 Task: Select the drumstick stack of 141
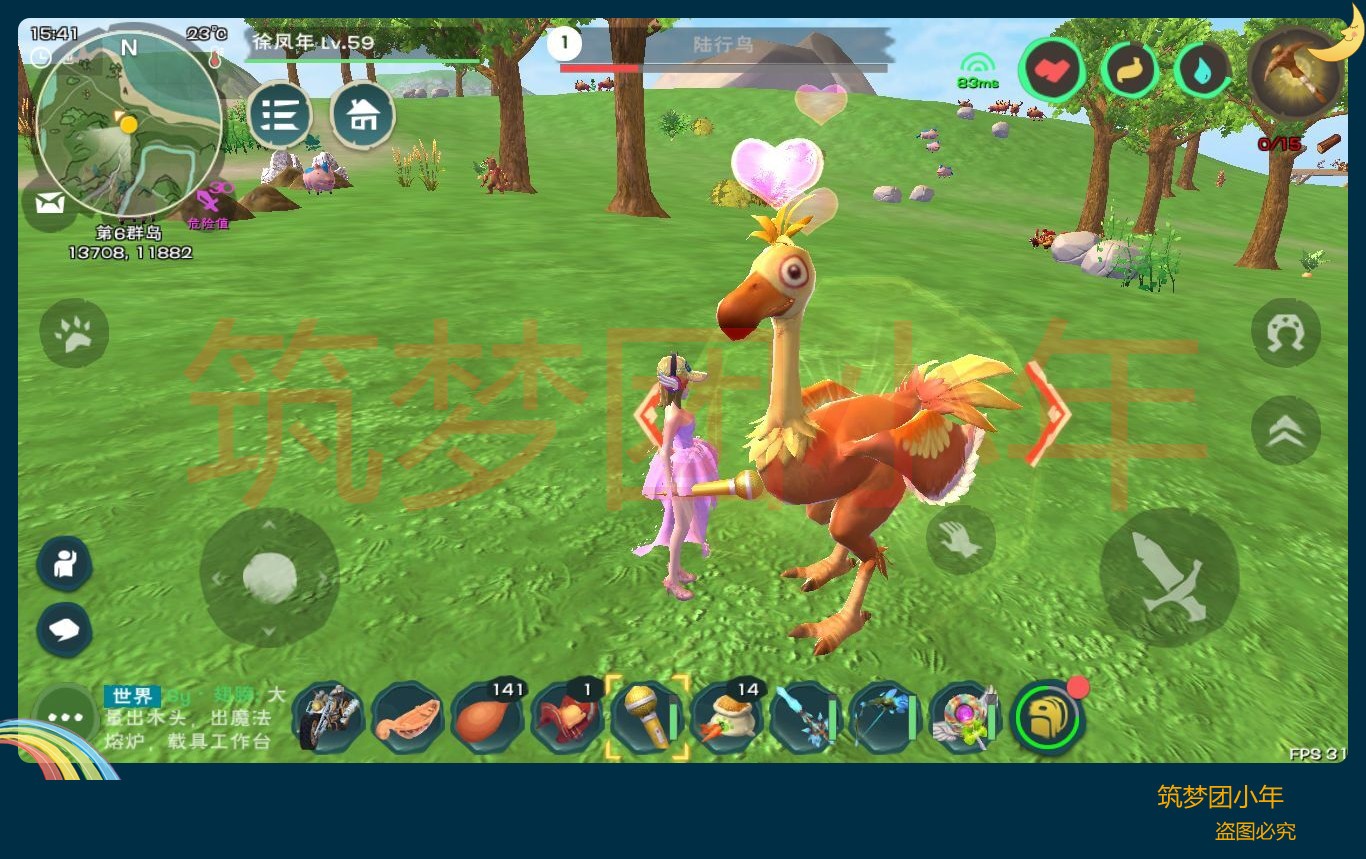point(487,717)
